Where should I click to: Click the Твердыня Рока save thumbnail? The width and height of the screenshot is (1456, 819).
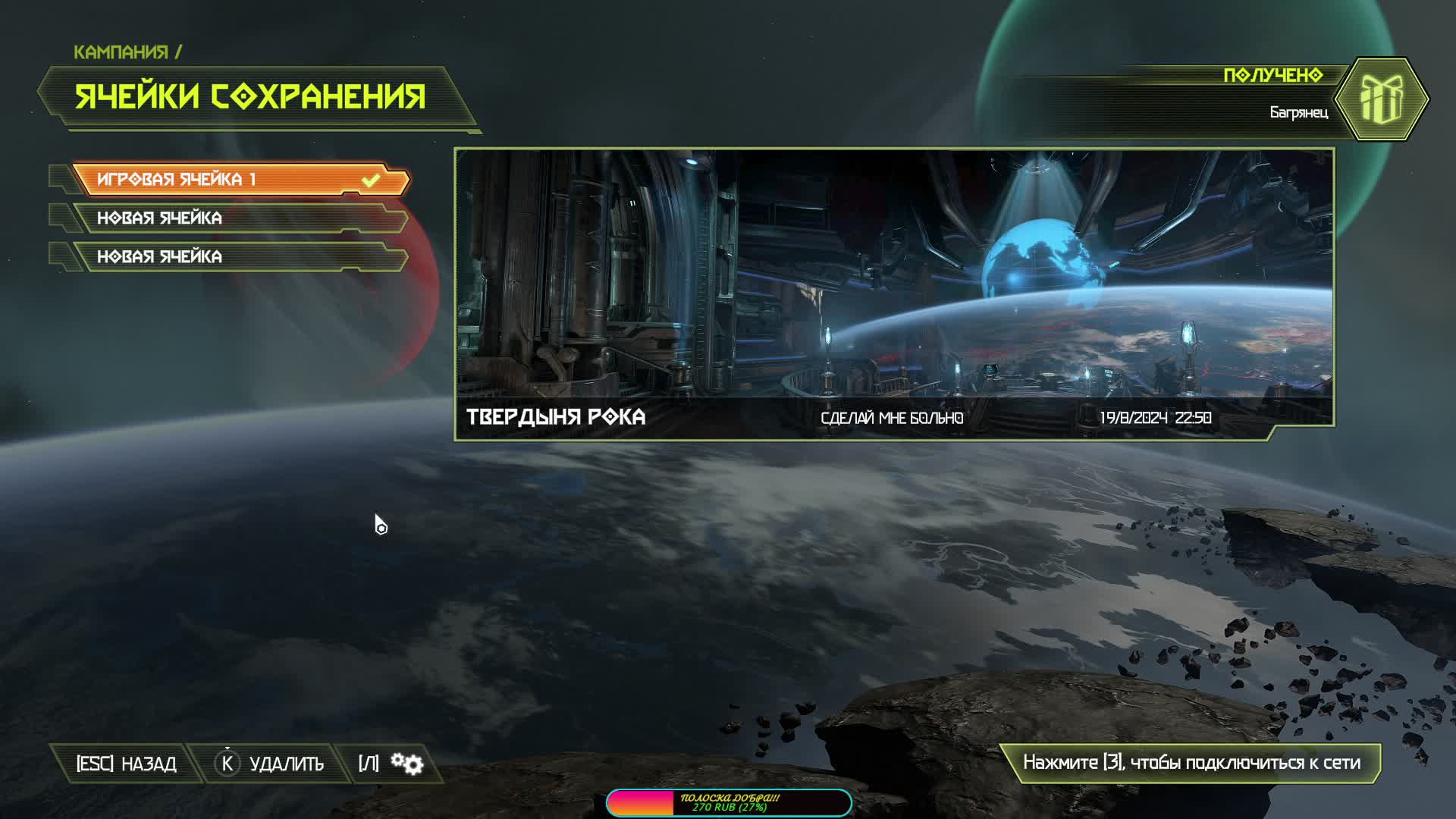point(893,293)
